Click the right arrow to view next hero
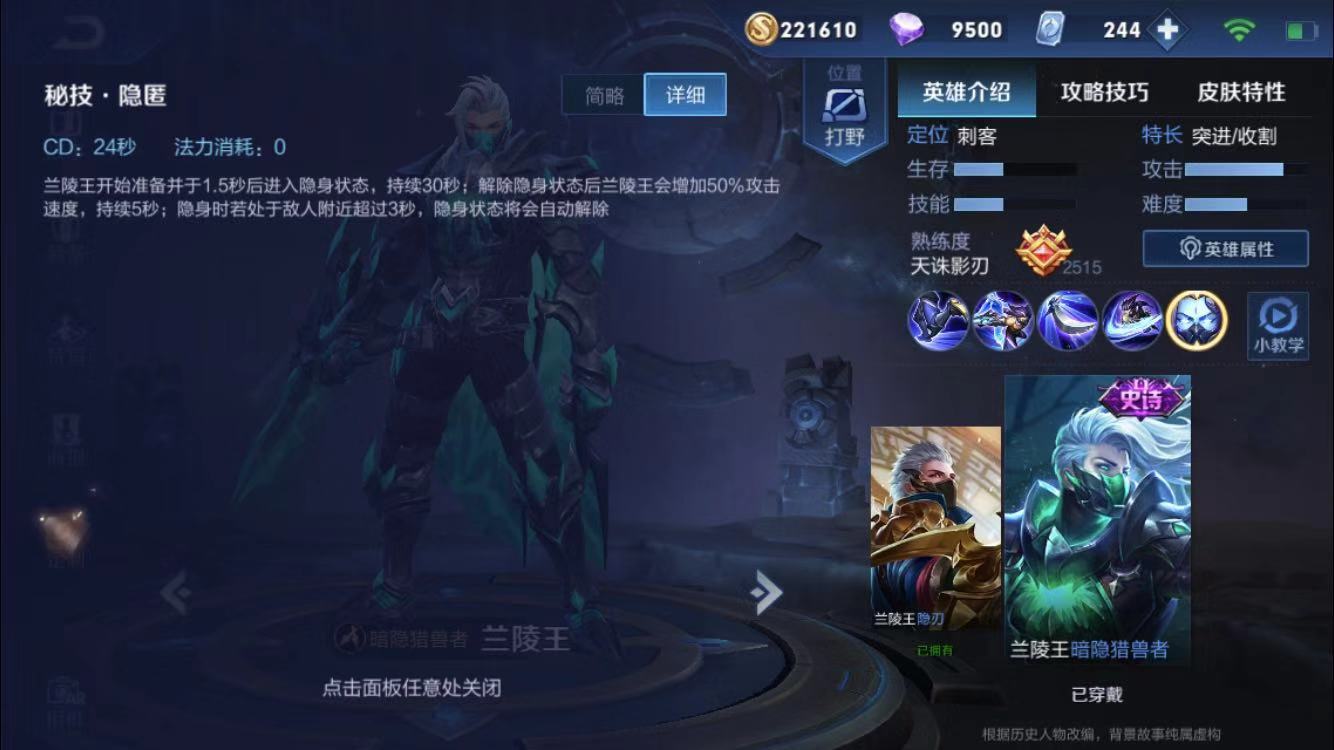This screenshot has height=750, width=1334. [764, 592]
